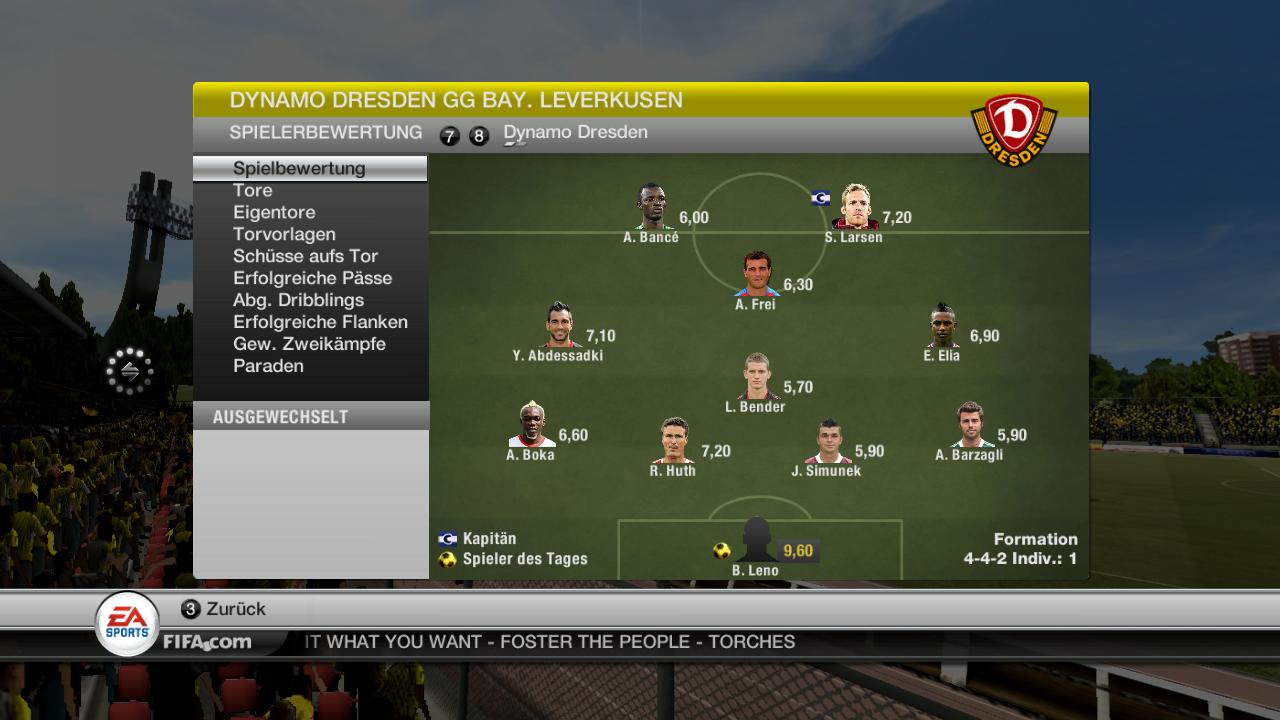
Task: Open Erfolgreiche Flanken stats
Action: [x=320, y=322]
